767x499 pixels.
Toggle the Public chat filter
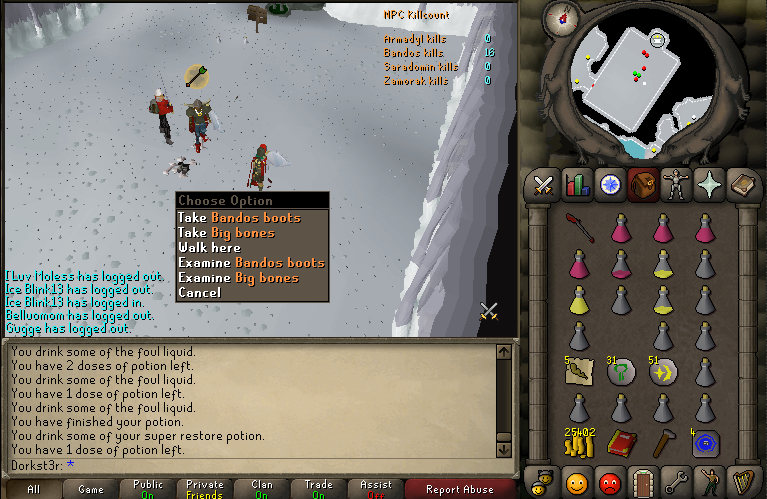pos(148,489)
